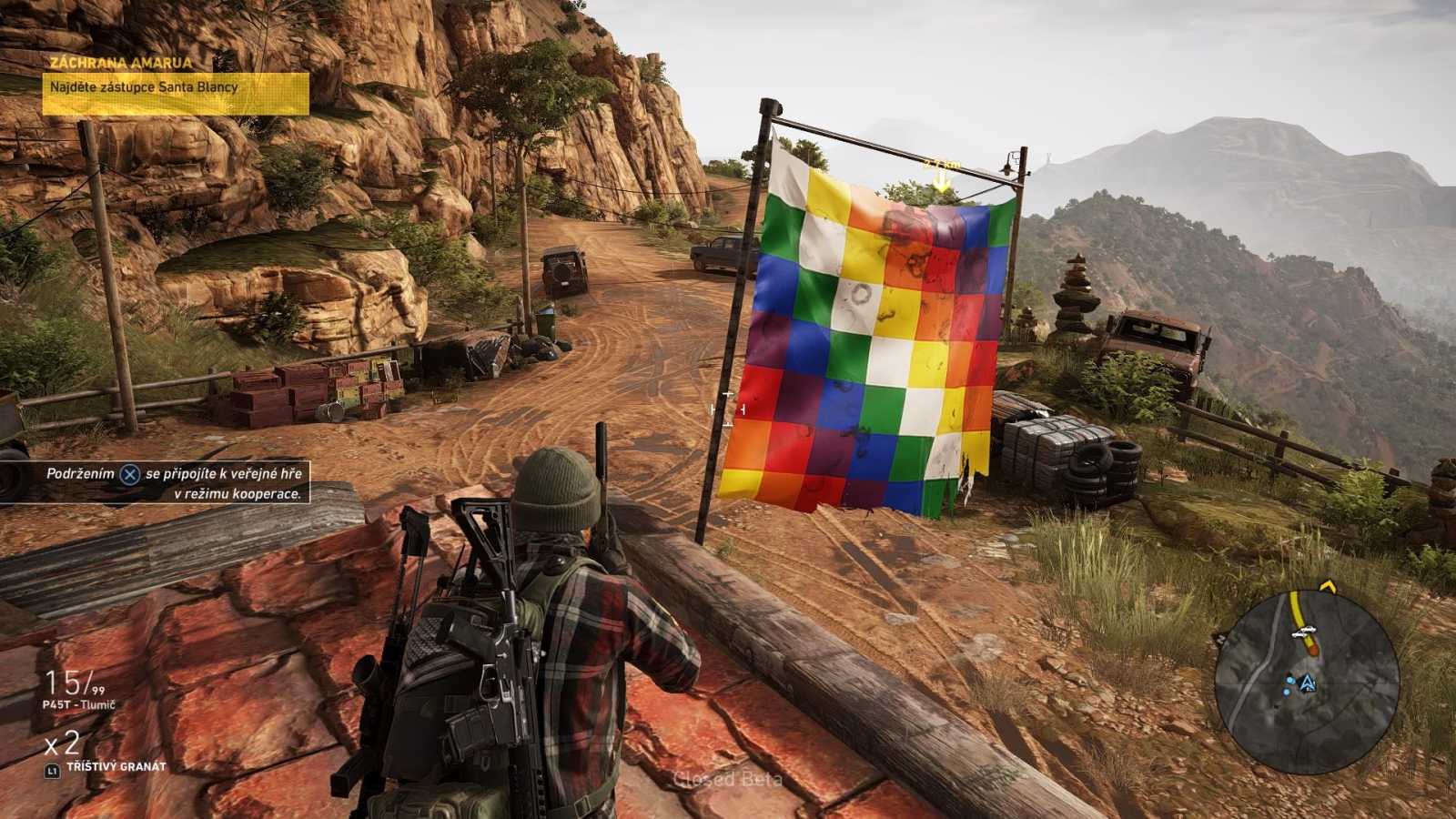Click the P45T - Tlumič weapon name
Viewport: 1456px width, 819px height.
point(77,703)
